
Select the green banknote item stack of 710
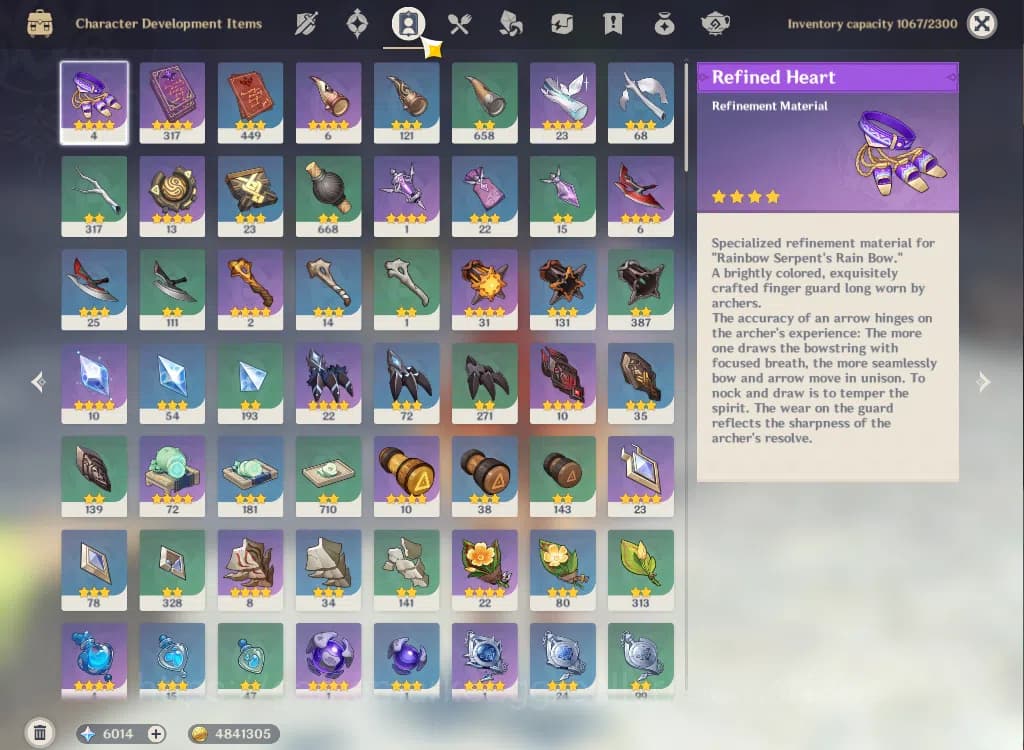[328, 475]
